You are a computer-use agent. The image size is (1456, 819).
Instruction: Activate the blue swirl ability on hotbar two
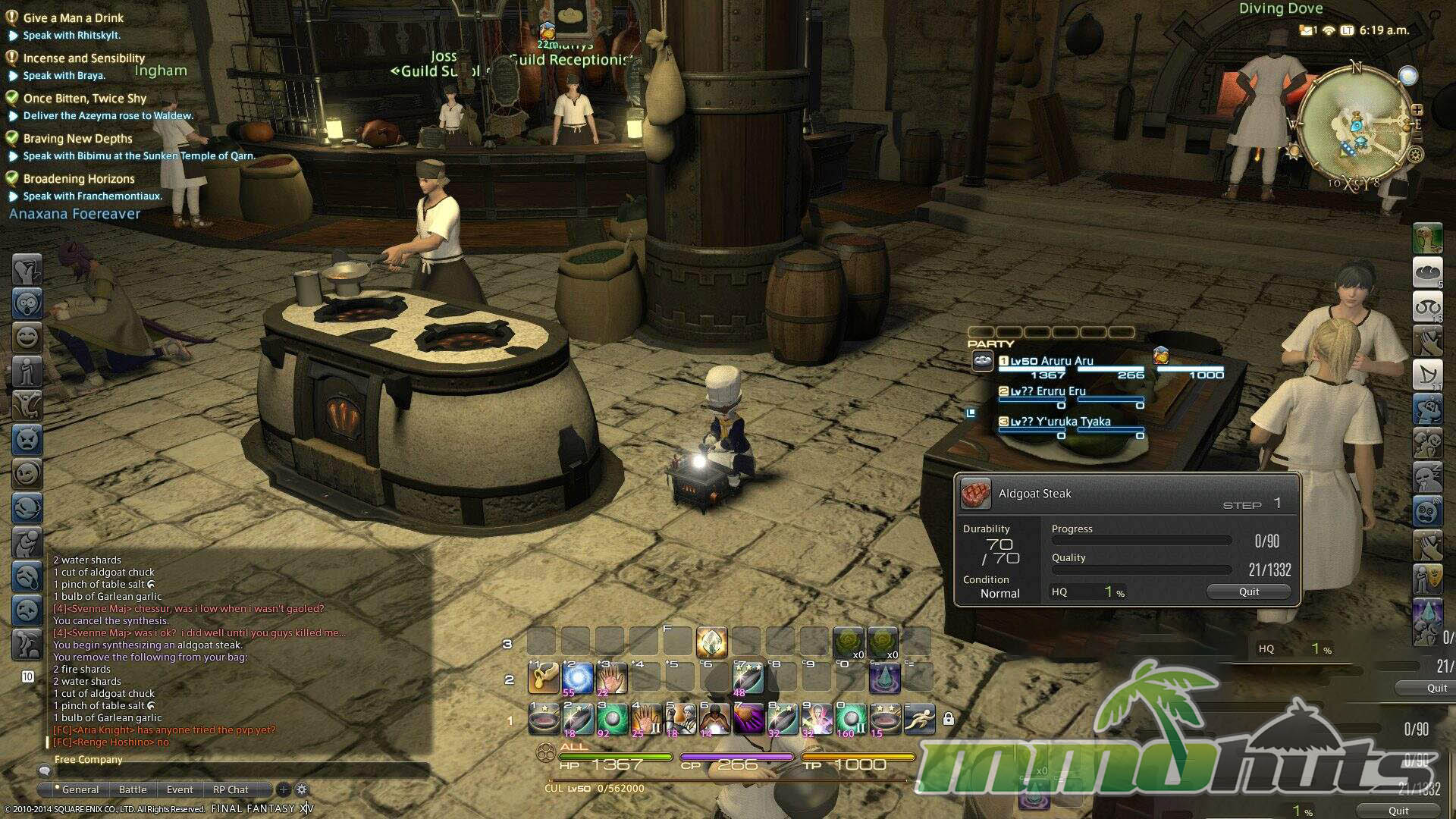[x=577, y=678]
